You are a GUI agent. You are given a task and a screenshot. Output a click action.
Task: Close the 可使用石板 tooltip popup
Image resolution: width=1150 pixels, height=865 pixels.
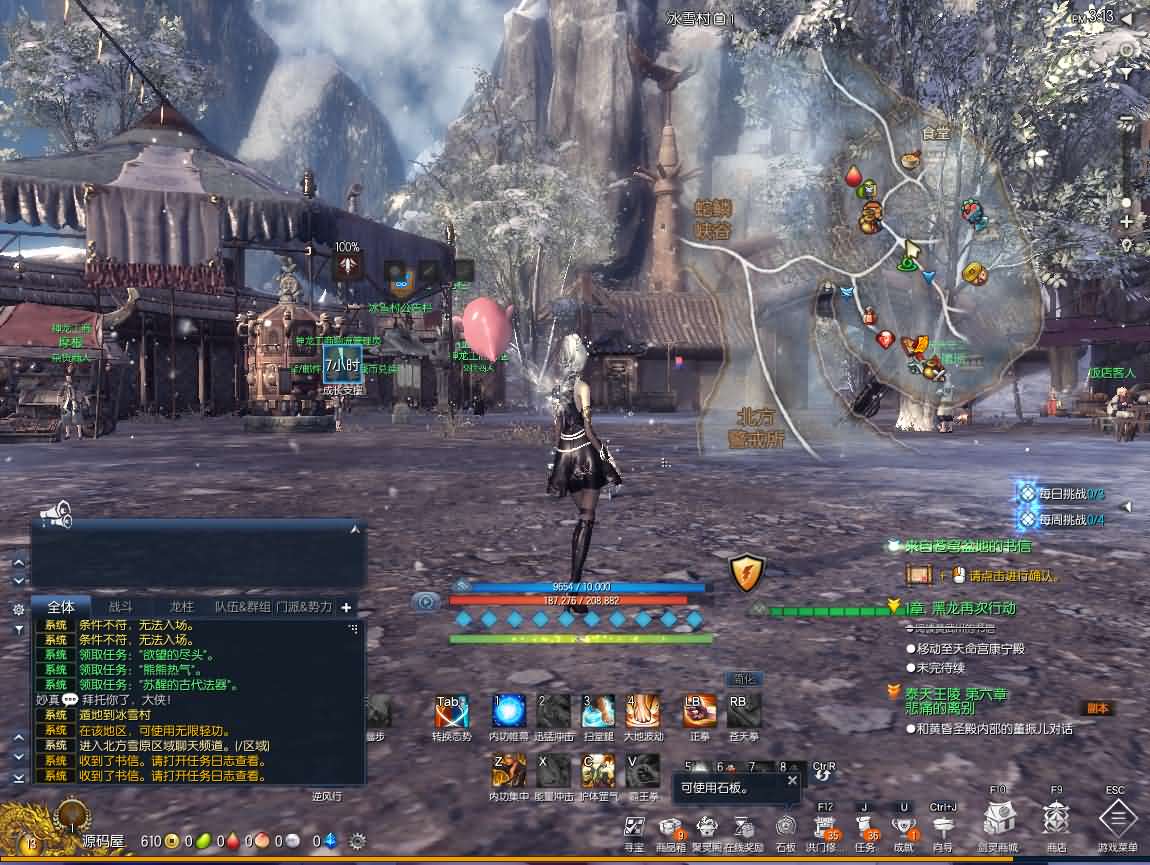click(x=792, y=781)
